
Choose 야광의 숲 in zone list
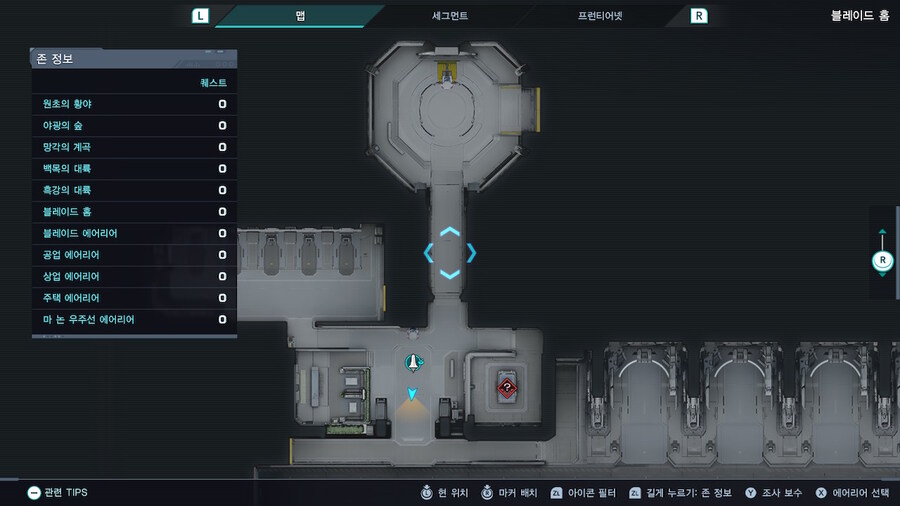134,126
